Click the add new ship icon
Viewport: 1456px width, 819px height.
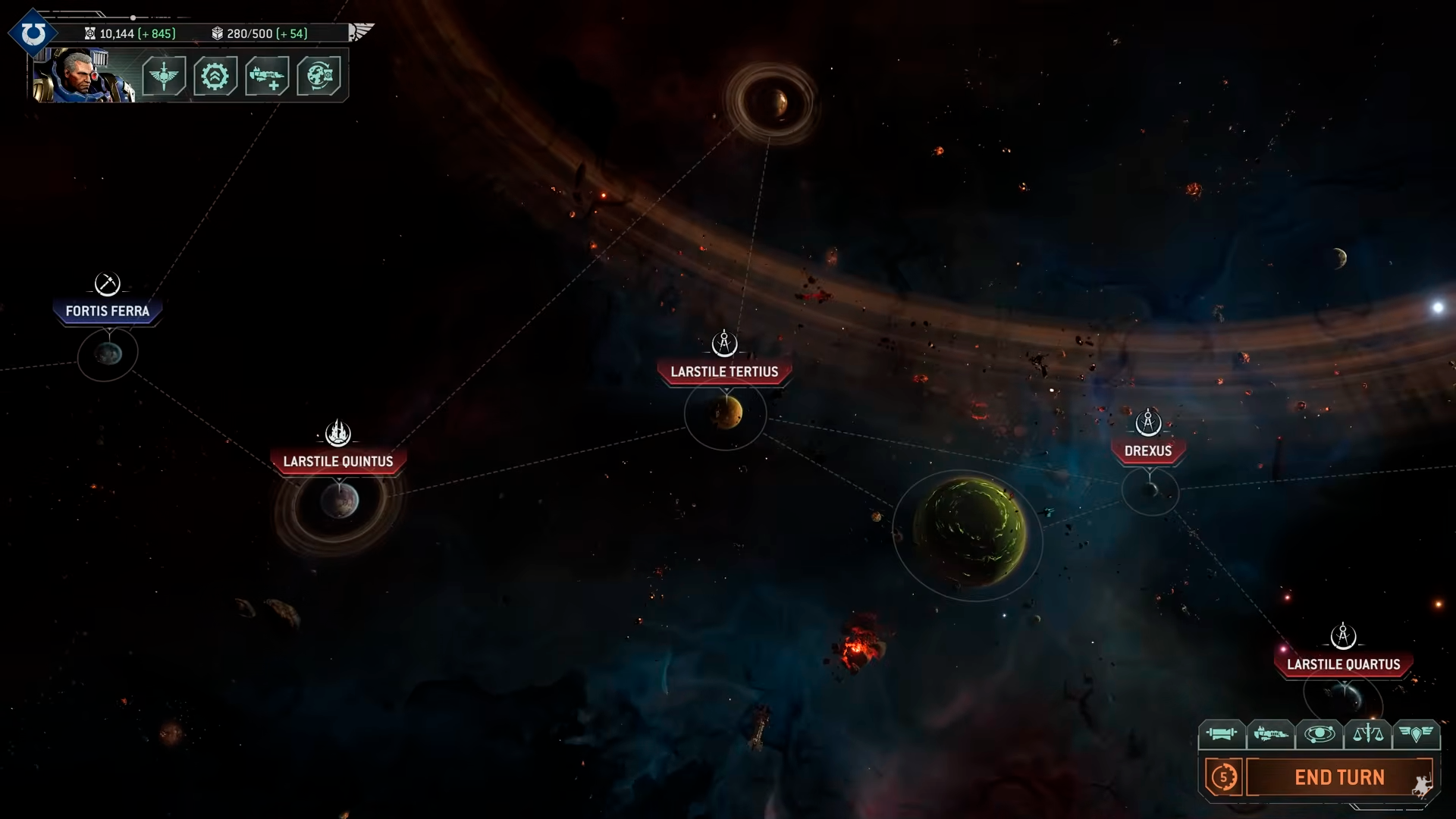coord(267,76)
